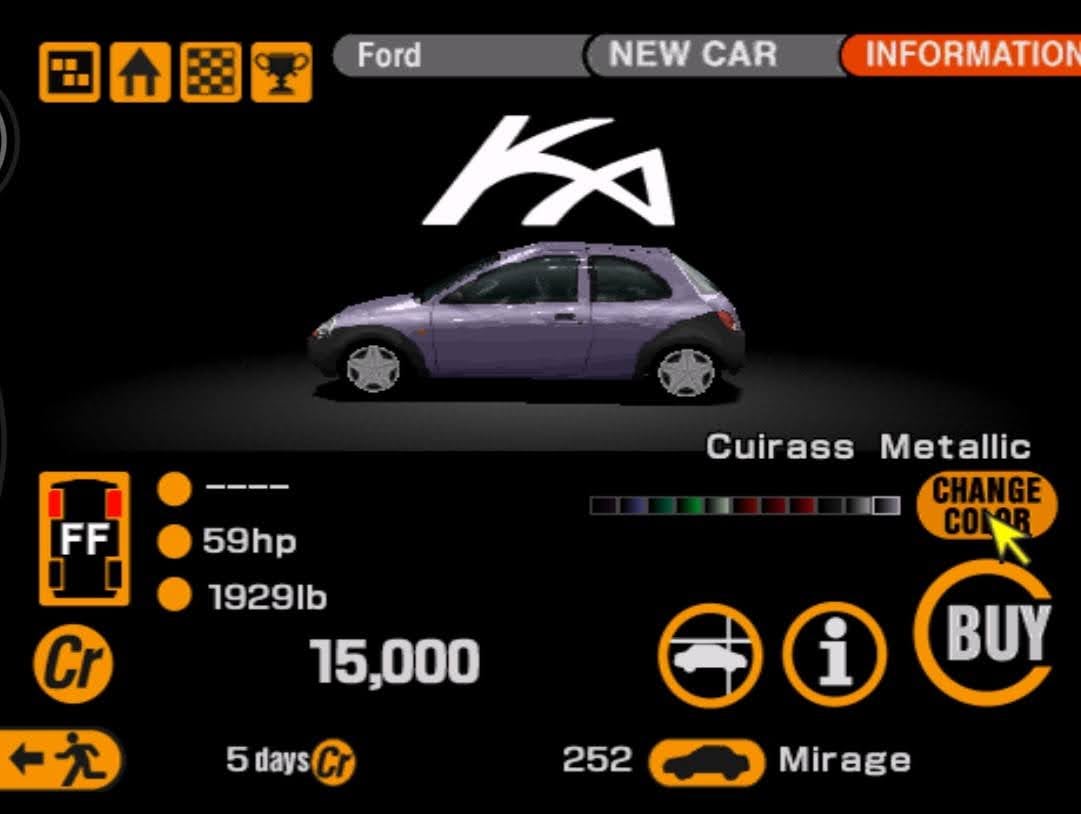Open the trophy icon menu

[x=281, y=72]
